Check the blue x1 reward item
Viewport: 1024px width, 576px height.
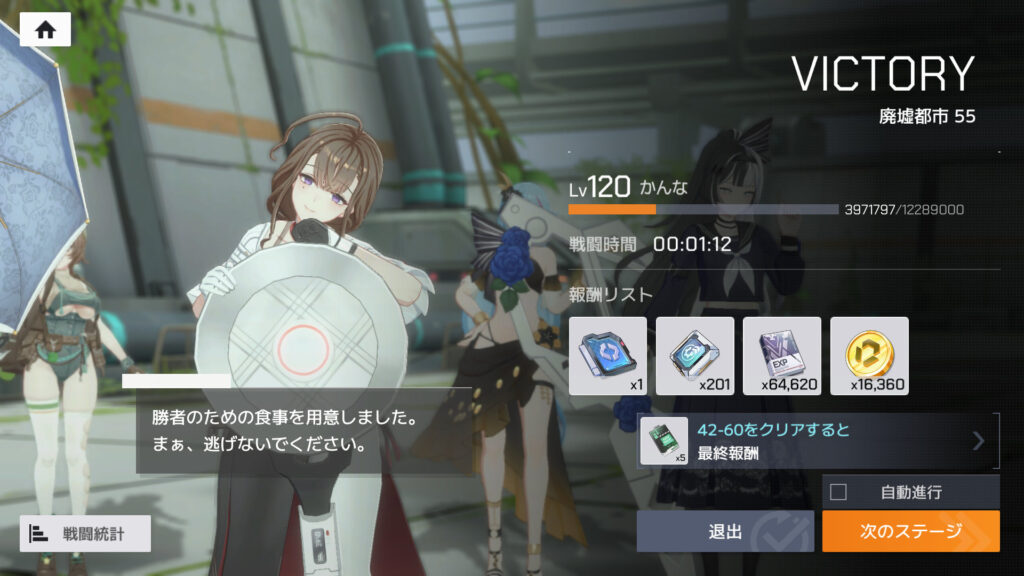[x=608, y=355]
